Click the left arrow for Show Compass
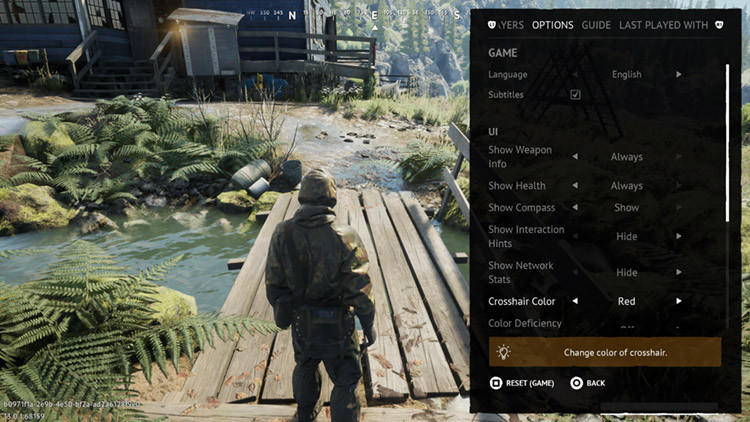This screenshot has width=750, height=422. coord(575,208)
